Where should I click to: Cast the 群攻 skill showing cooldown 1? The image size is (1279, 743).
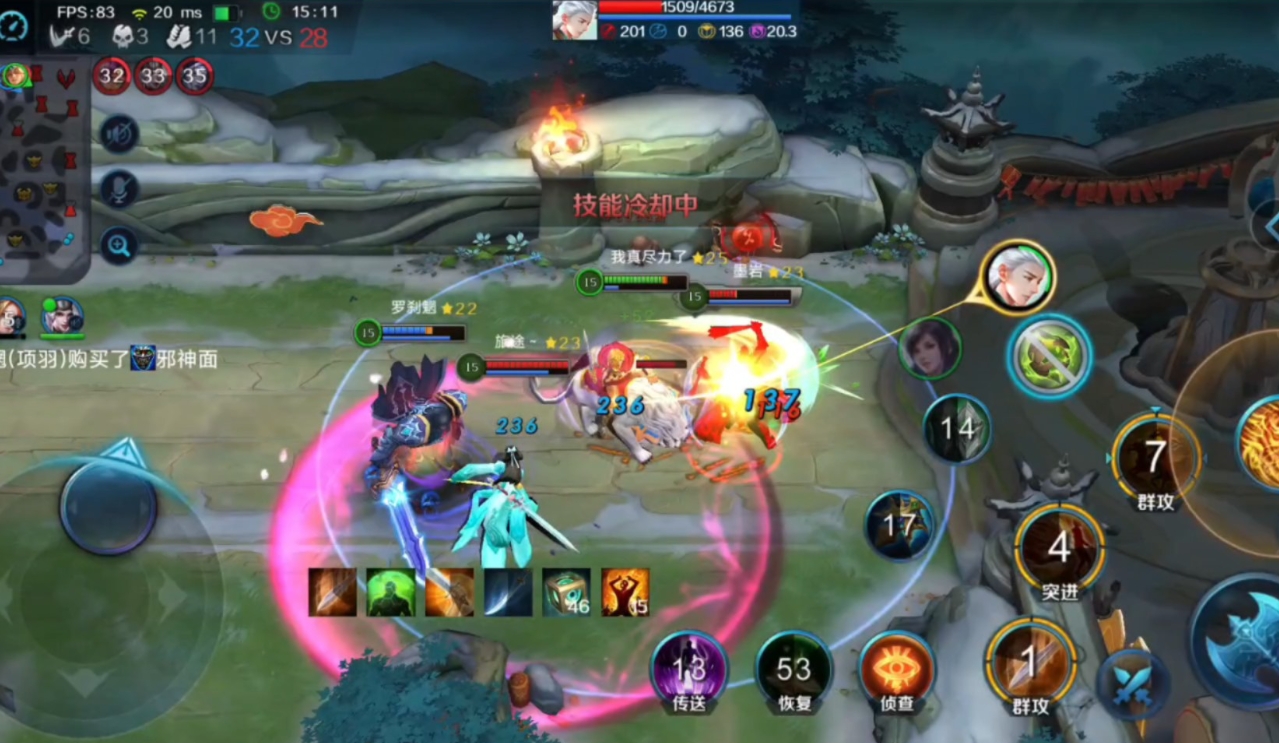1030,662
